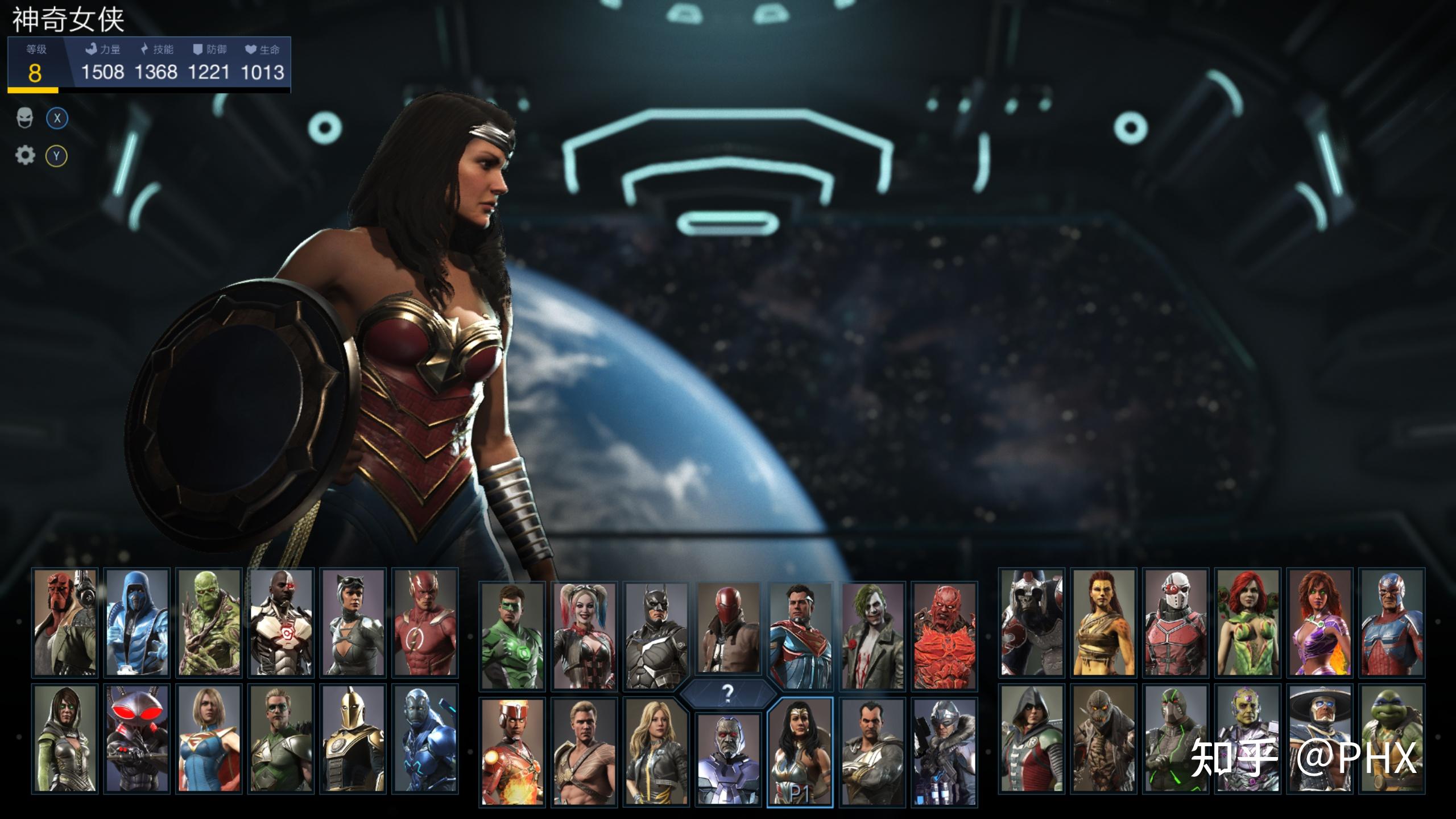1456x819 pixels.
Task: Select The Flash portrait
Action: [425, 623]
